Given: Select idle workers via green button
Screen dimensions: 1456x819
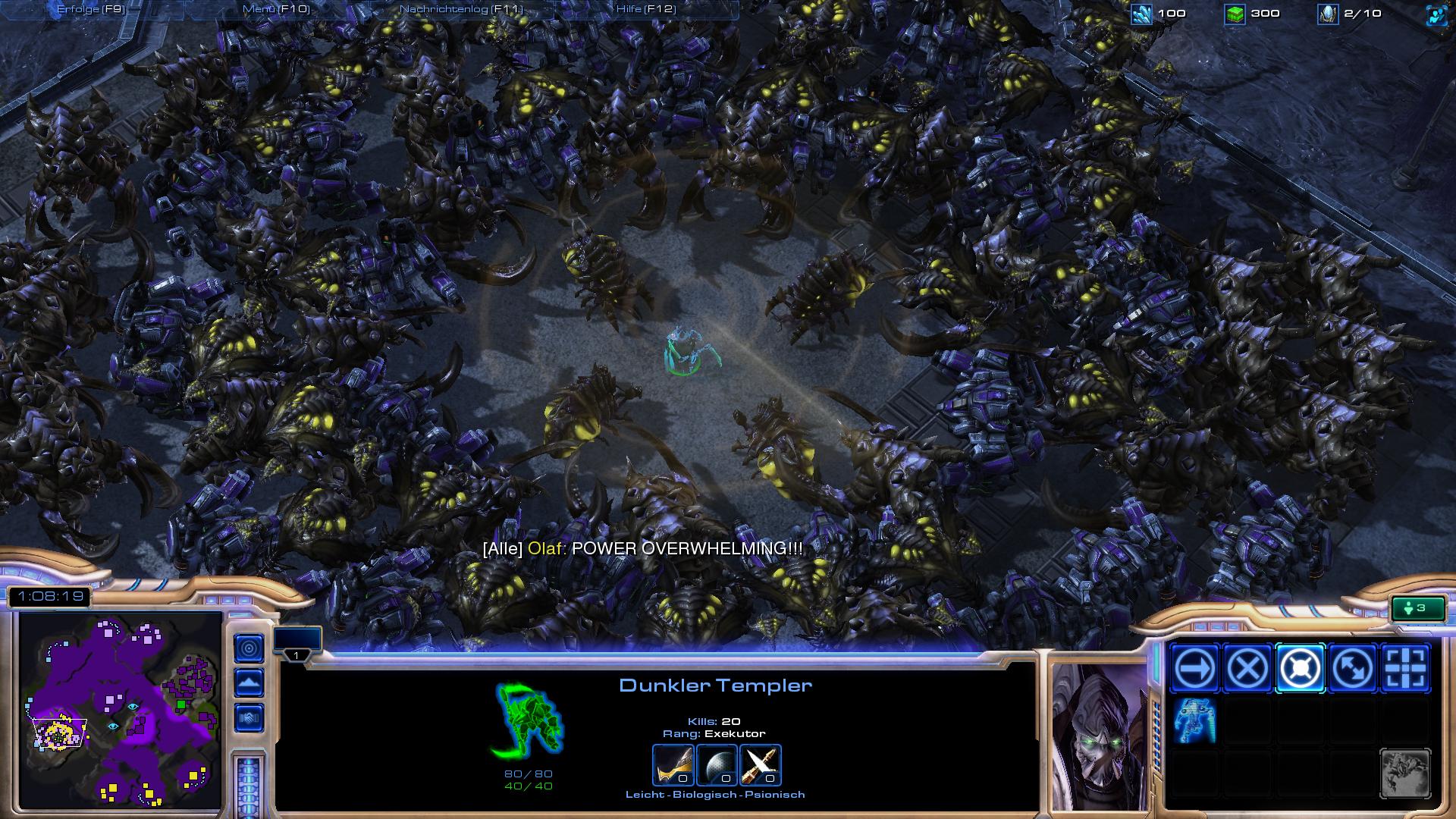Looking at the screenshot, I should point(1417,608).
